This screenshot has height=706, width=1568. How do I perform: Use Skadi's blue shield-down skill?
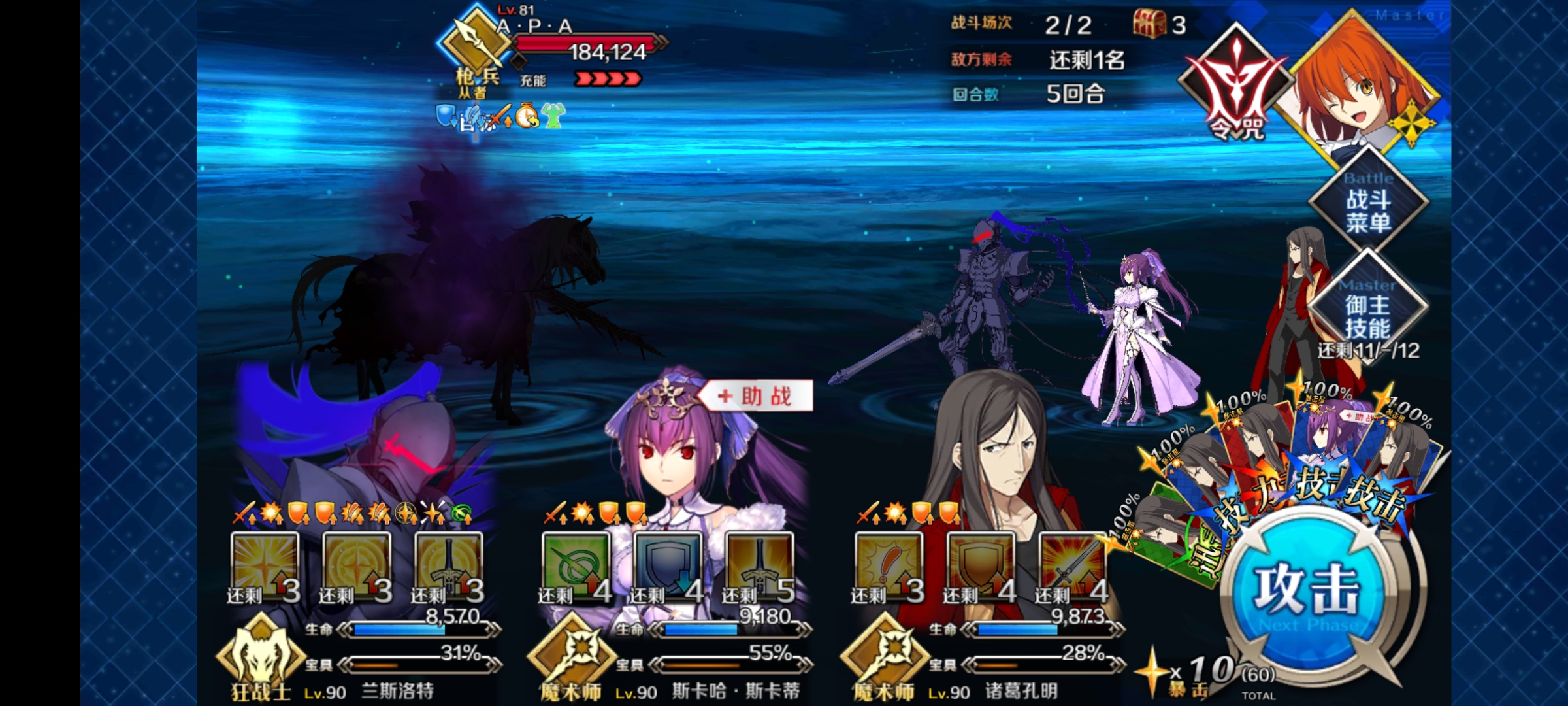tap(667, 567)
